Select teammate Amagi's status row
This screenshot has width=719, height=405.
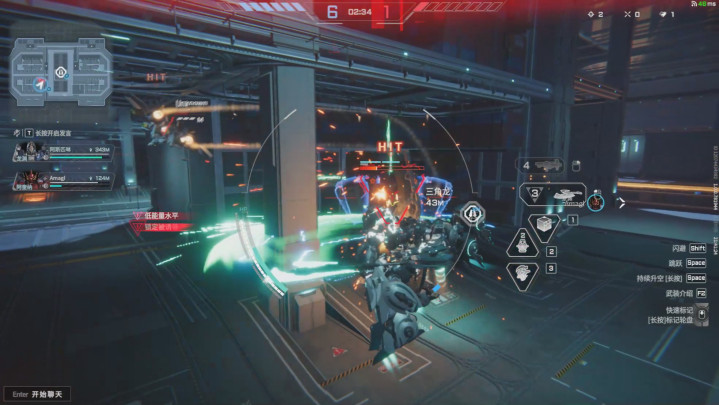coord(62,179)
